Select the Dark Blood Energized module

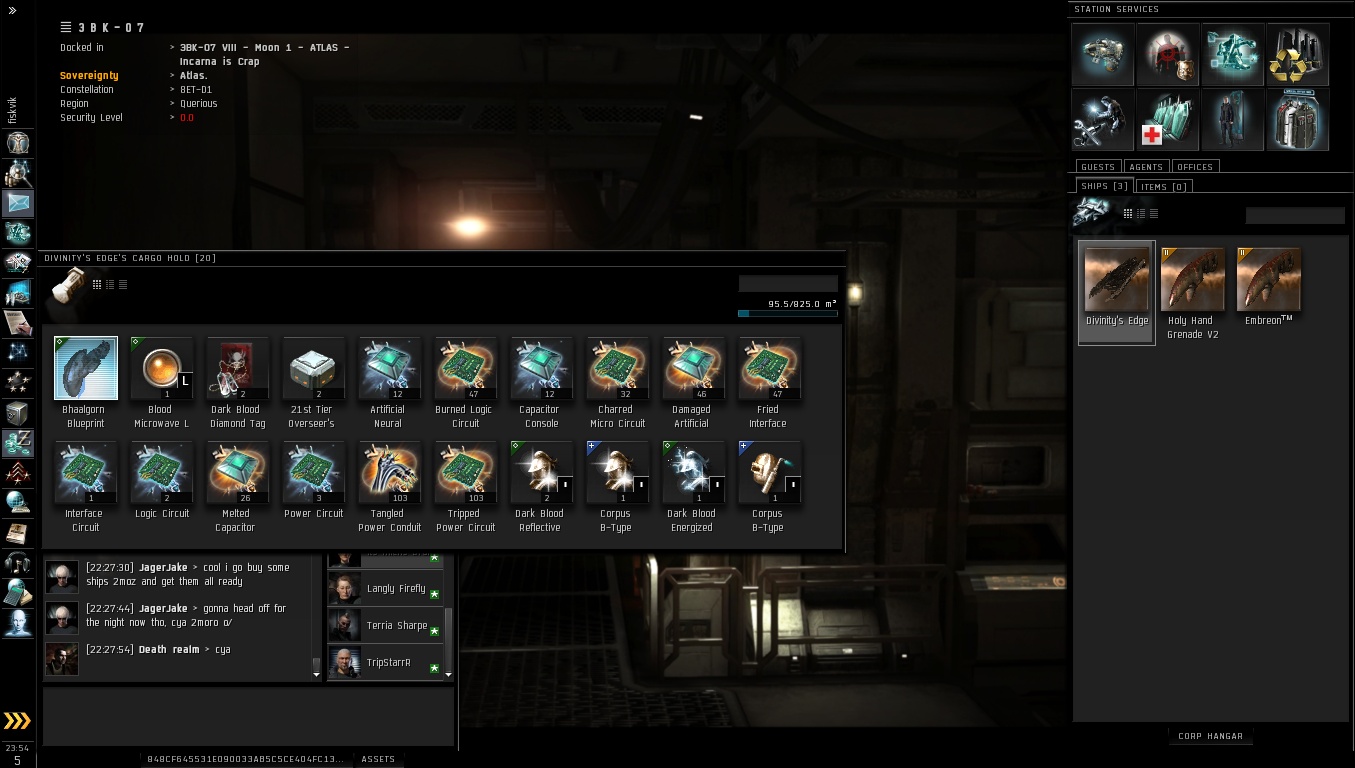point(691,472)
